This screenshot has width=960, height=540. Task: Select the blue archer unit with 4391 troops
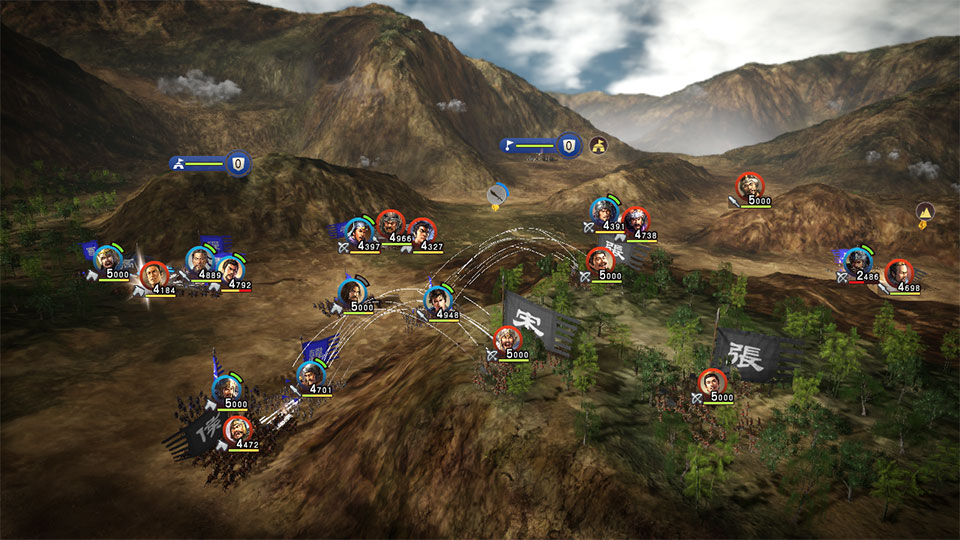click(x=602, y=211)
